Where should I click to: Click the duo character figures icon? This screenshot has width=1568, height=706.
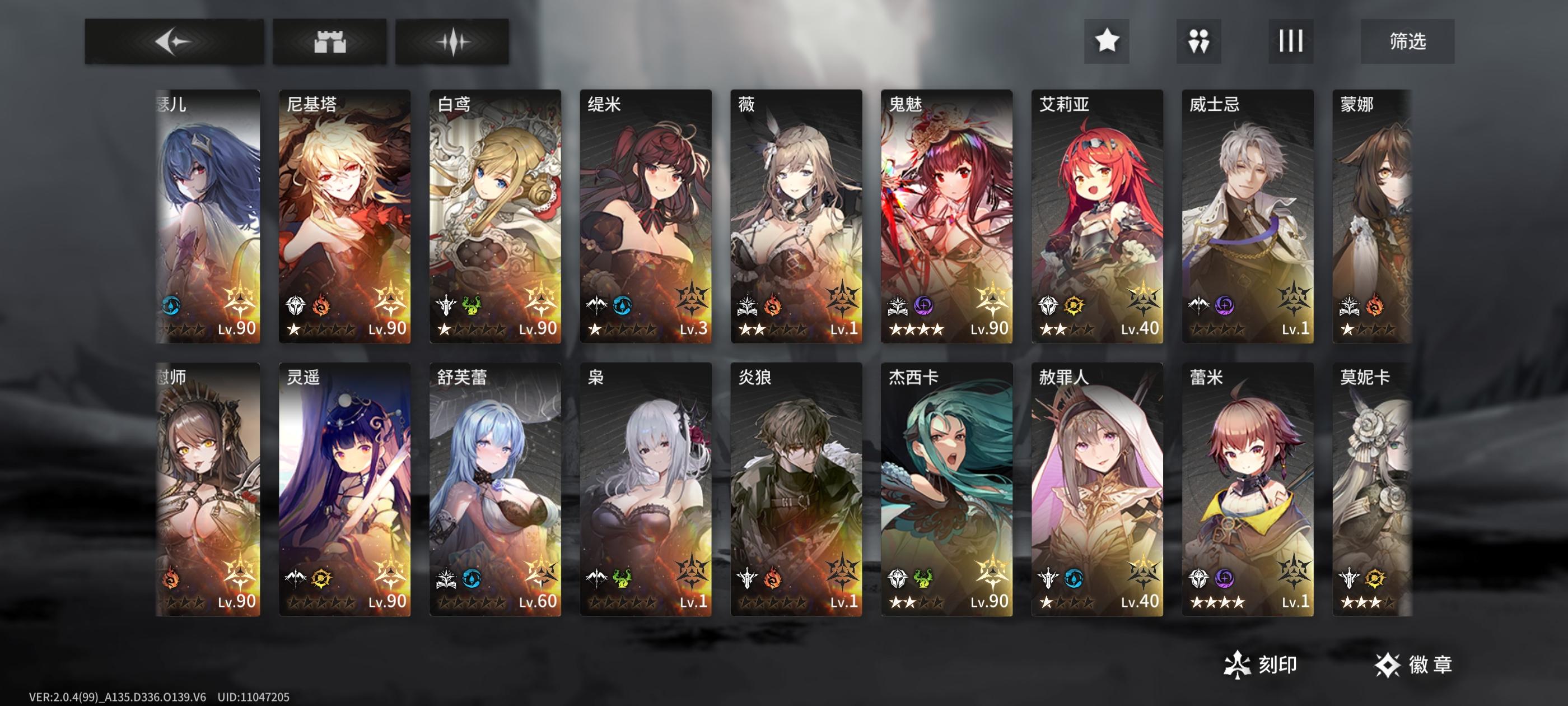pos(1198,42)
